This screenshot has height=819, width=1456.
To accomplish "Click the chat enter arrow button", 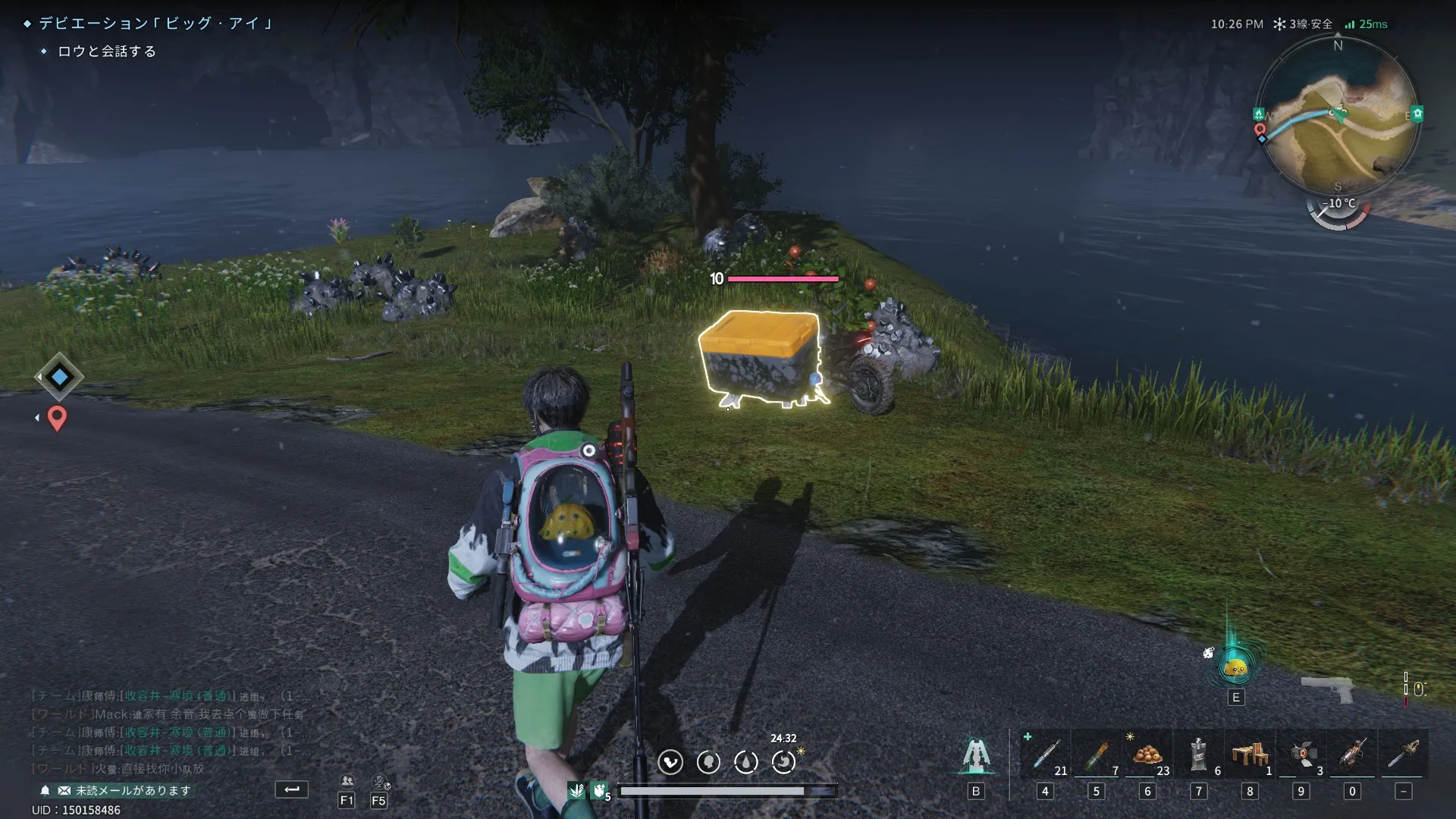I will pos(291,789).
